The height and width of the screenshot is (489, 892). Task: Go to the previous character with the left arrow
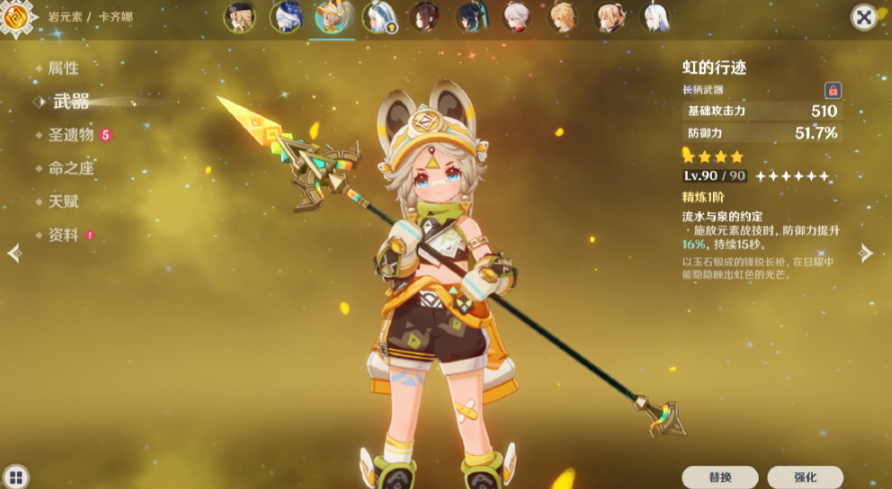click(14, 253)
